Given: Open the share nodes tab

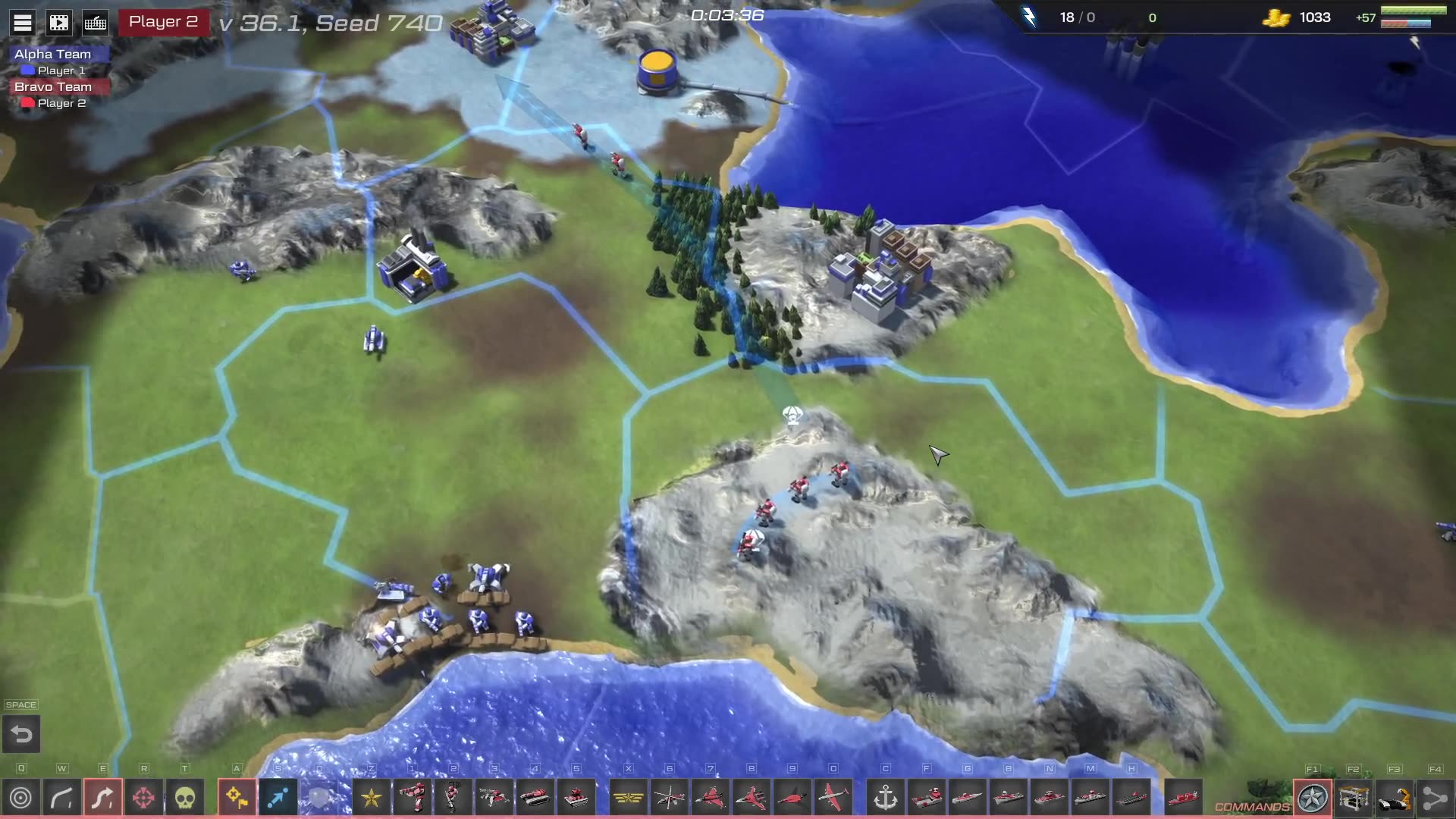Looking at the screenshot, I should tap(1436, 798).
